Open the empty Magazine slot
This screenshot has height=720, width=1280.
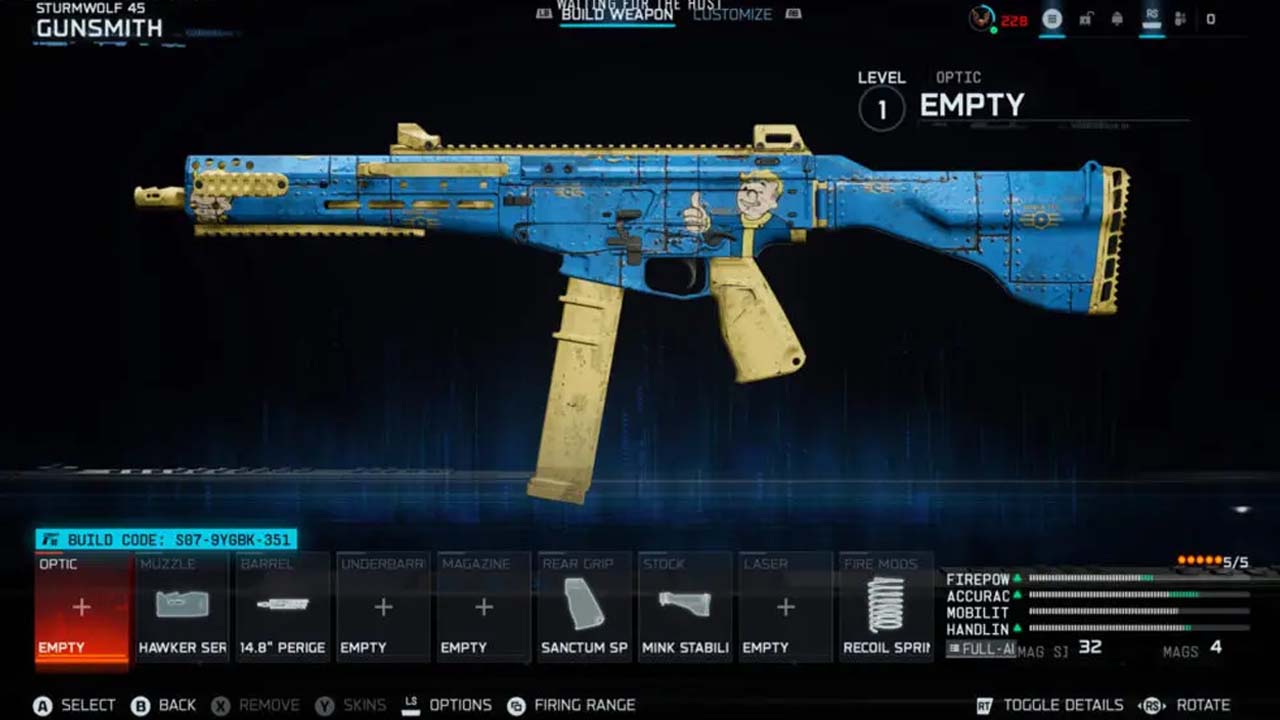(x=484, y=607)
